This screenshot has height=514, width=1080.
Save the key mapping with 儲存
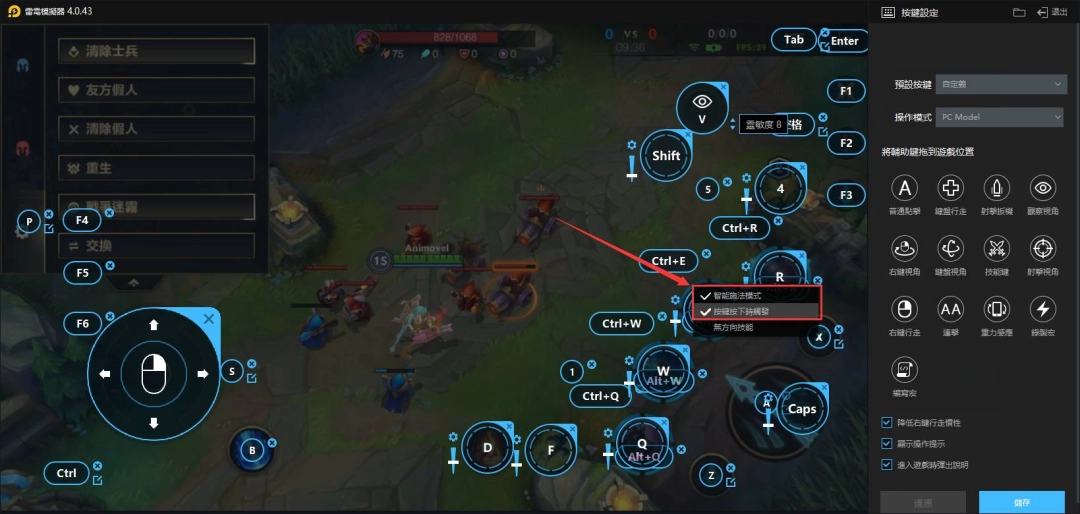(x=1021, y=502)
